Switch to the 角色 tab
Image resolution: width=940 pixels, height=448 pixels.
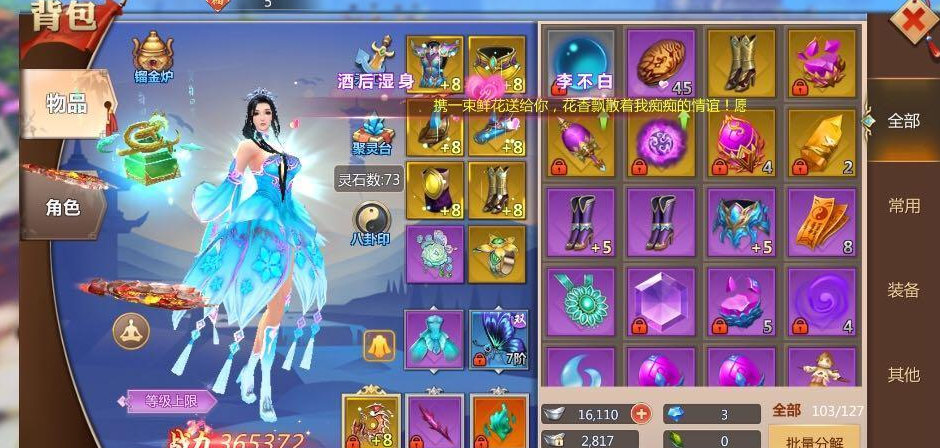click(63, 208)
